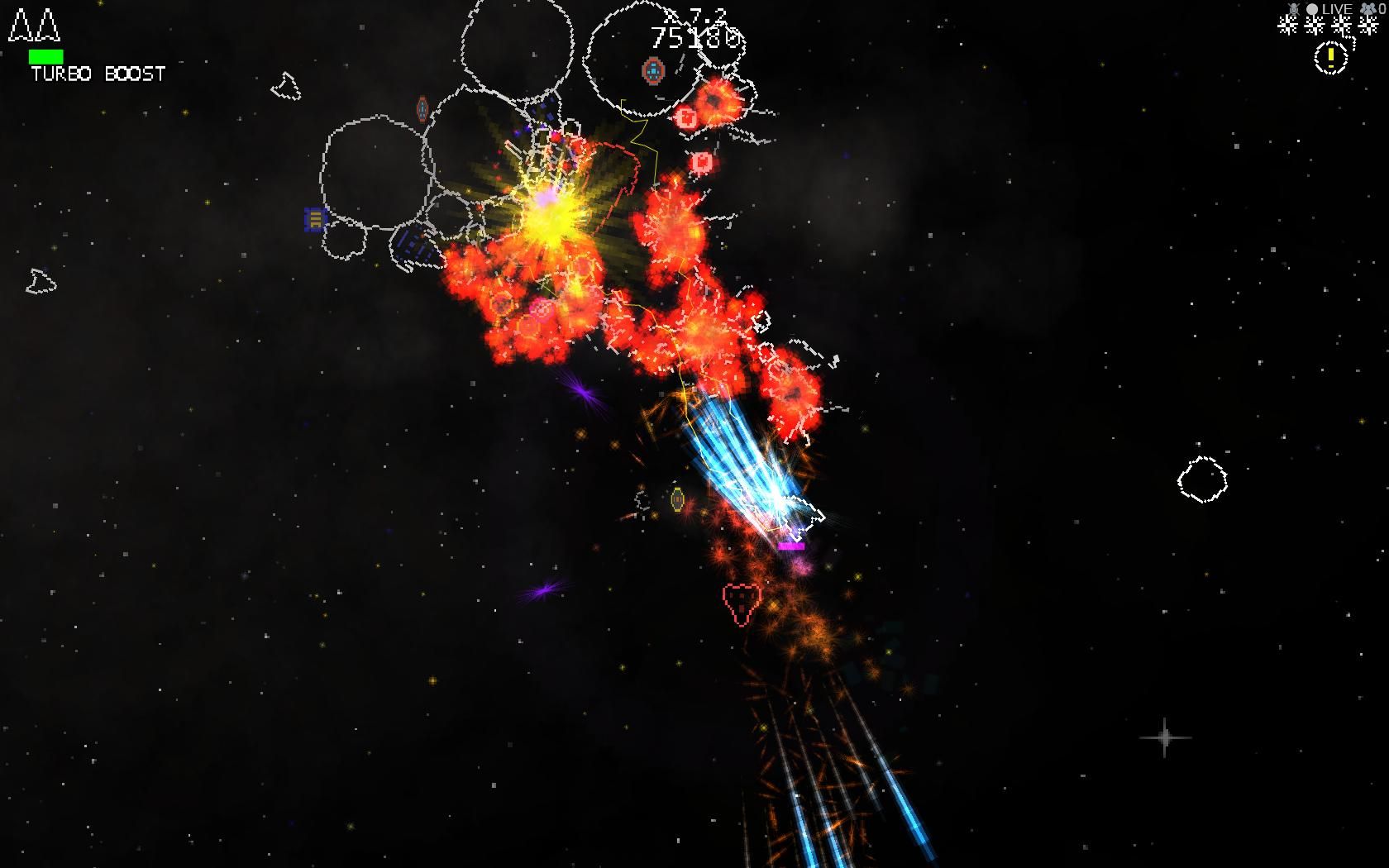Click the red saucer pickup below the score

tap(652, 71)
